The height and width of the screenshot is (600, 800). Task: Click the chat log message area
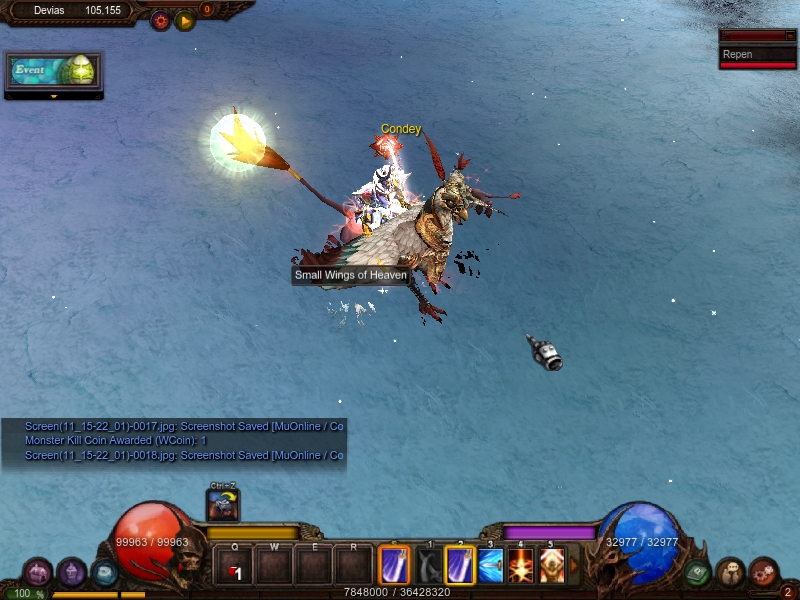tap(185, 440)
